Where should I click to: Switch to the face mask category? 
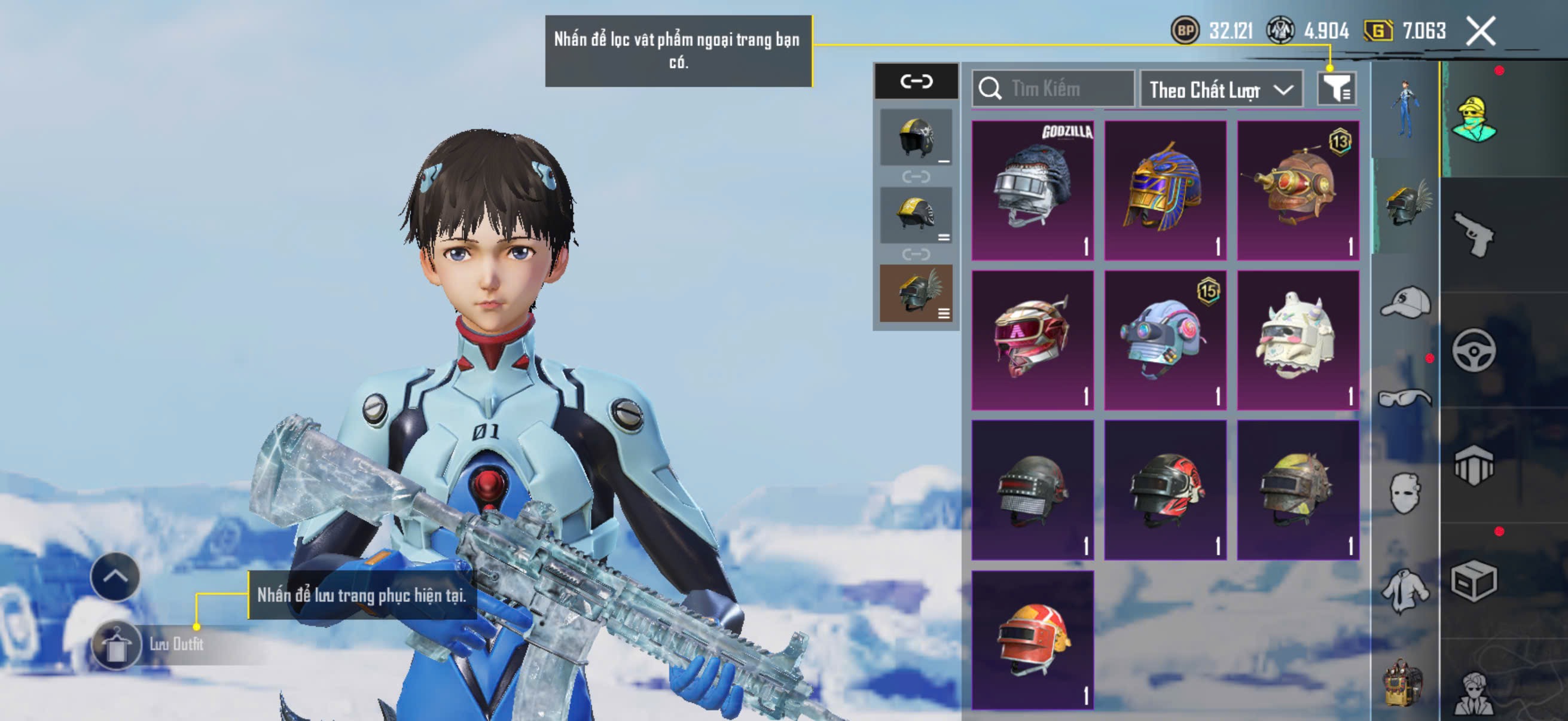1405,493
